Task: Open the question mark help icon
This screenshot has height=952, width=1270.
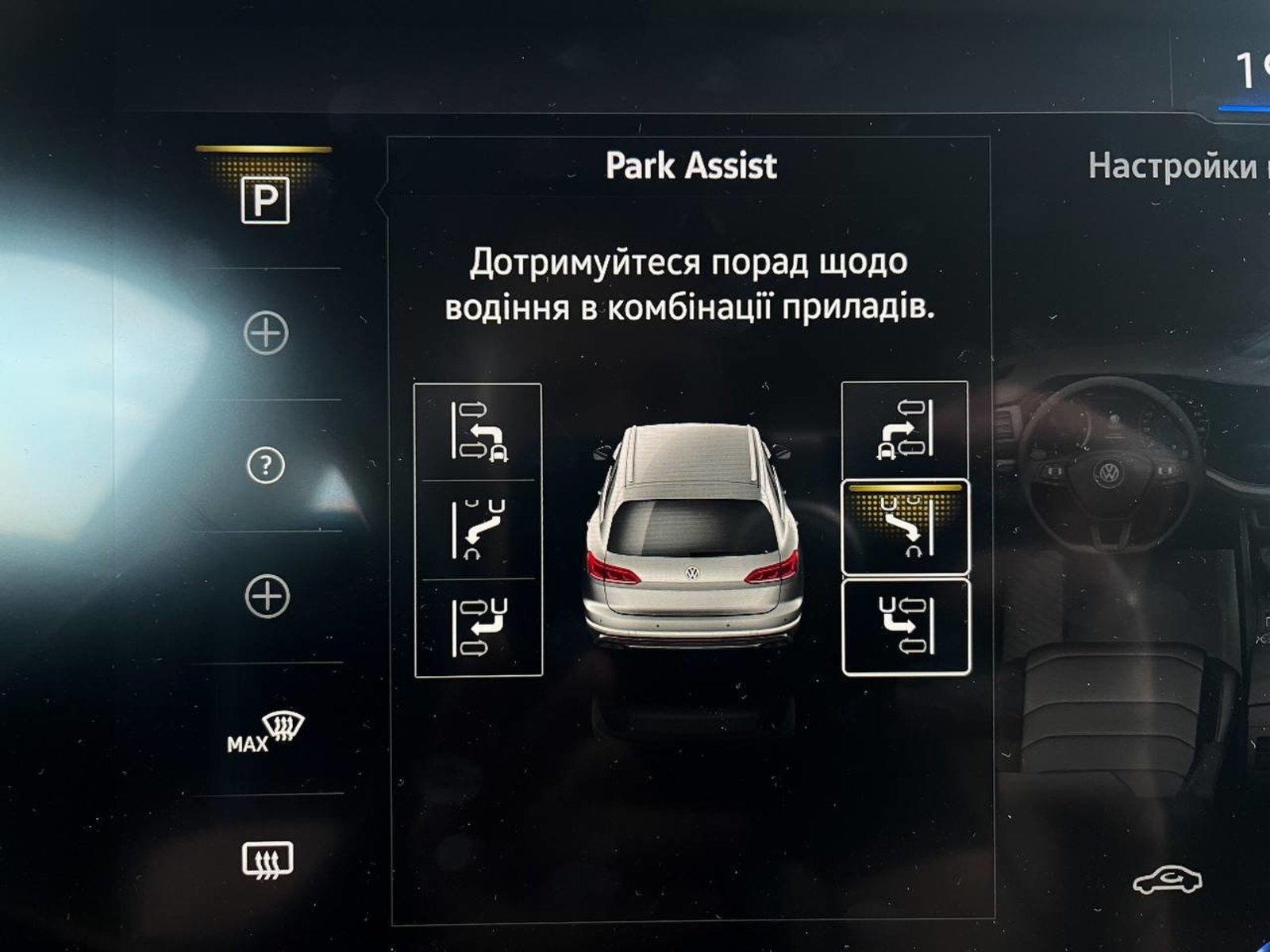Action: click(265, 466)
